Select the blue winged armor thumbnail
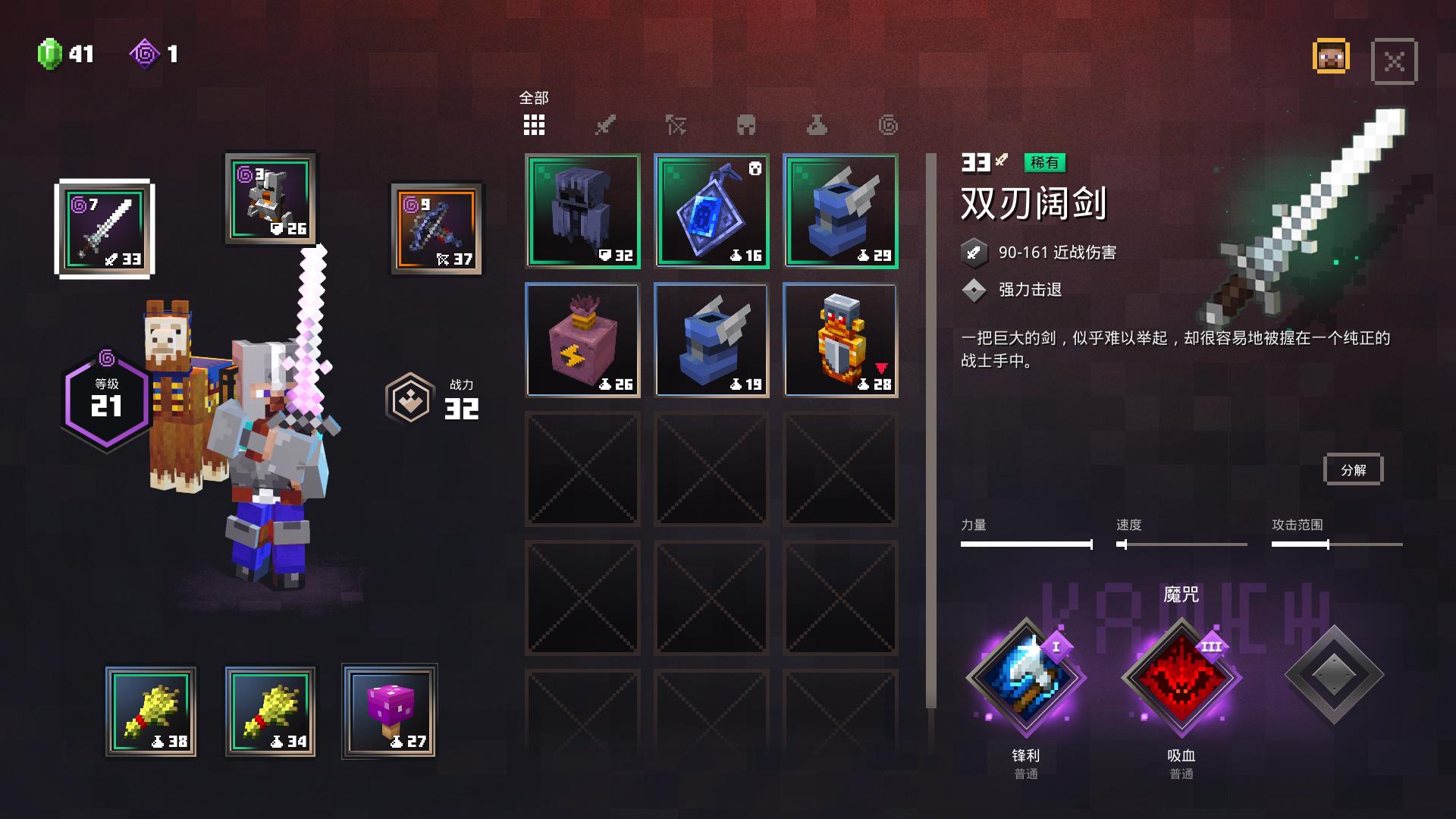This screenshot has height=819, width=1456. 839,212
